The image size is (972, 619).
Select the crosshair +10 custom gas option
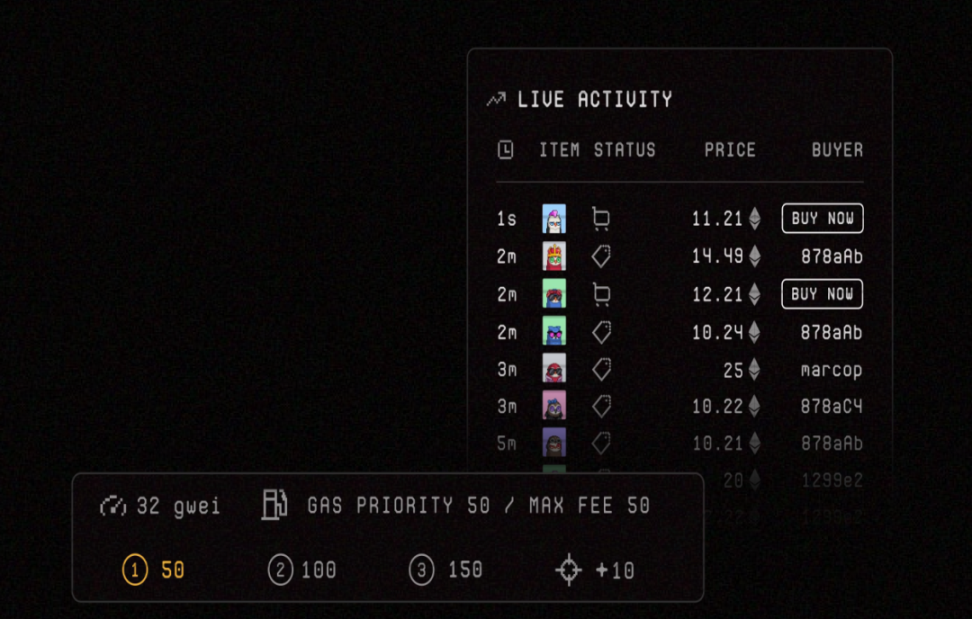tap(595, 570)
